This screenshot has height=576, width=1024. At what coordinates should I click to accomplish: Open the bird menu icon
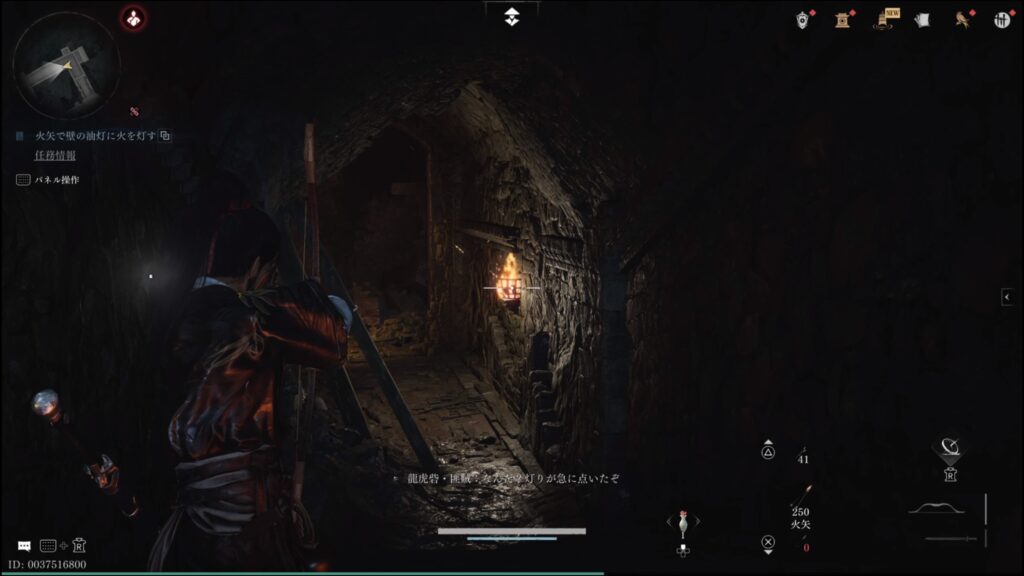pos(963,19)
